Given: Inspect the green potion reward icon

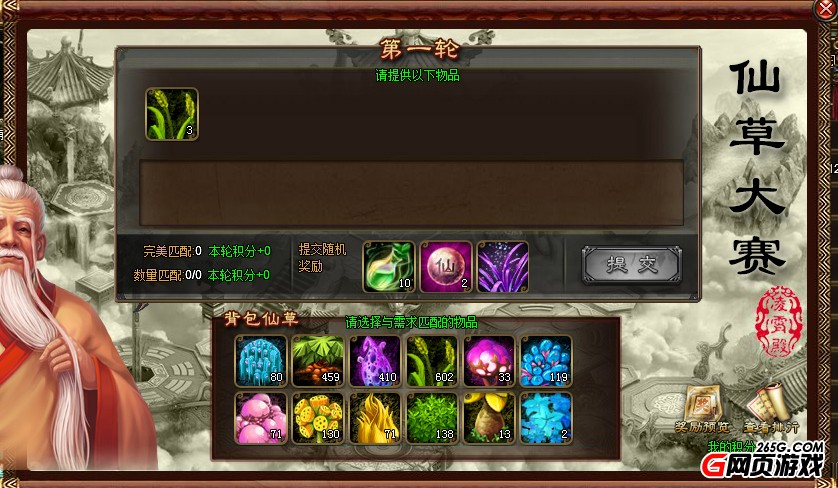Looking at the screenshot, I should pyautogui.click(x=388, y=267).
